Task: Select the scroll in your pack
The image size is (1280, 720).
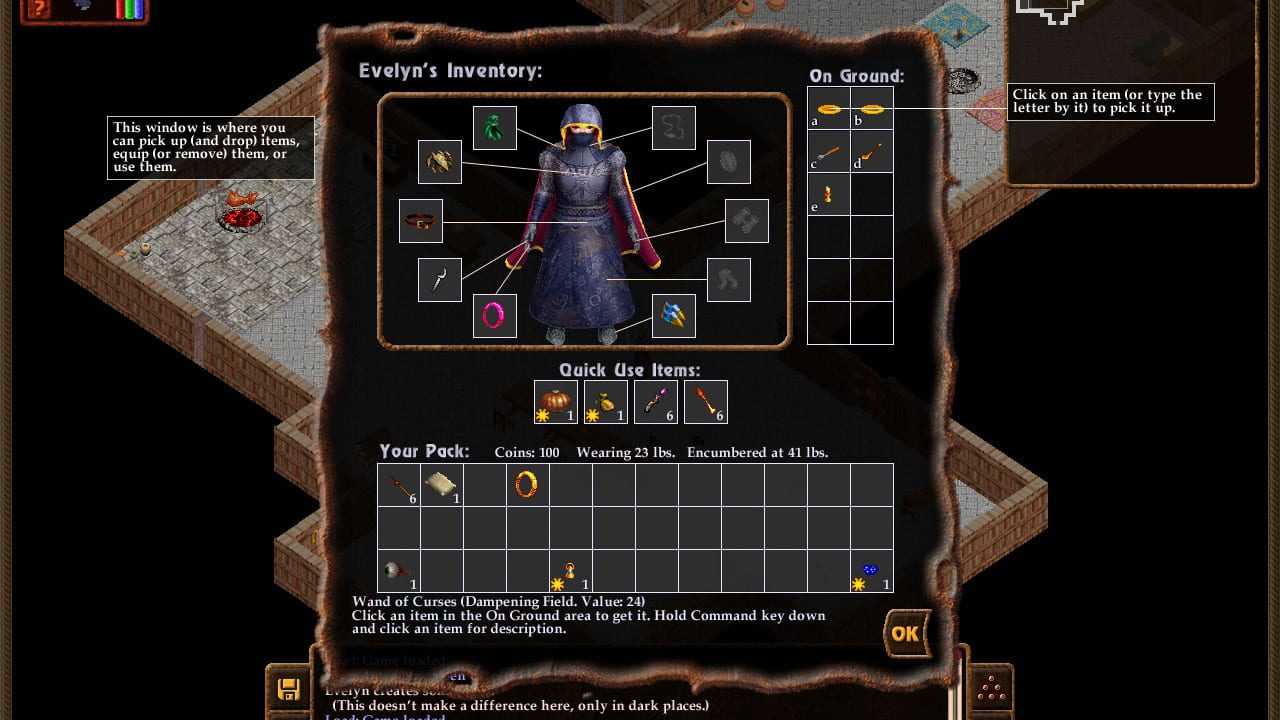Action: coord(441,485)
